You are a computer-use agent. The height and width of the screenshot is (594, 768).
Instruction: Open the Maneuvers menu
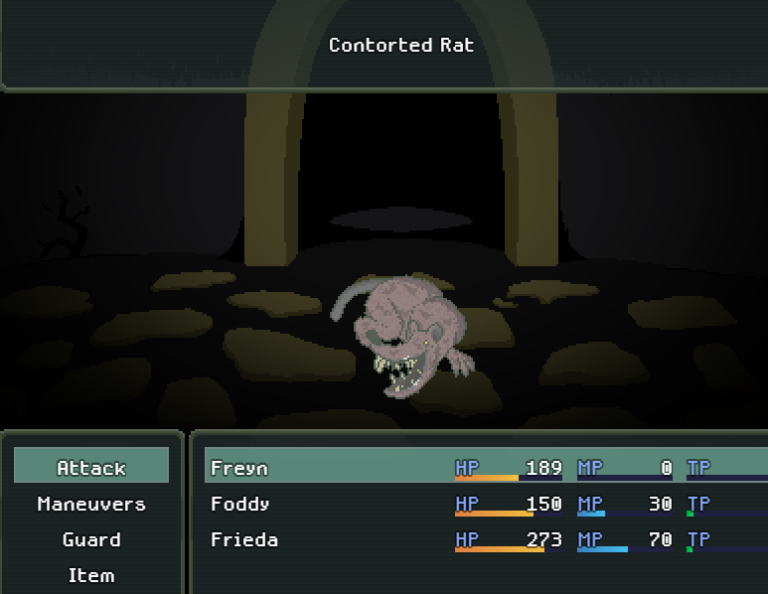point(91,503)
